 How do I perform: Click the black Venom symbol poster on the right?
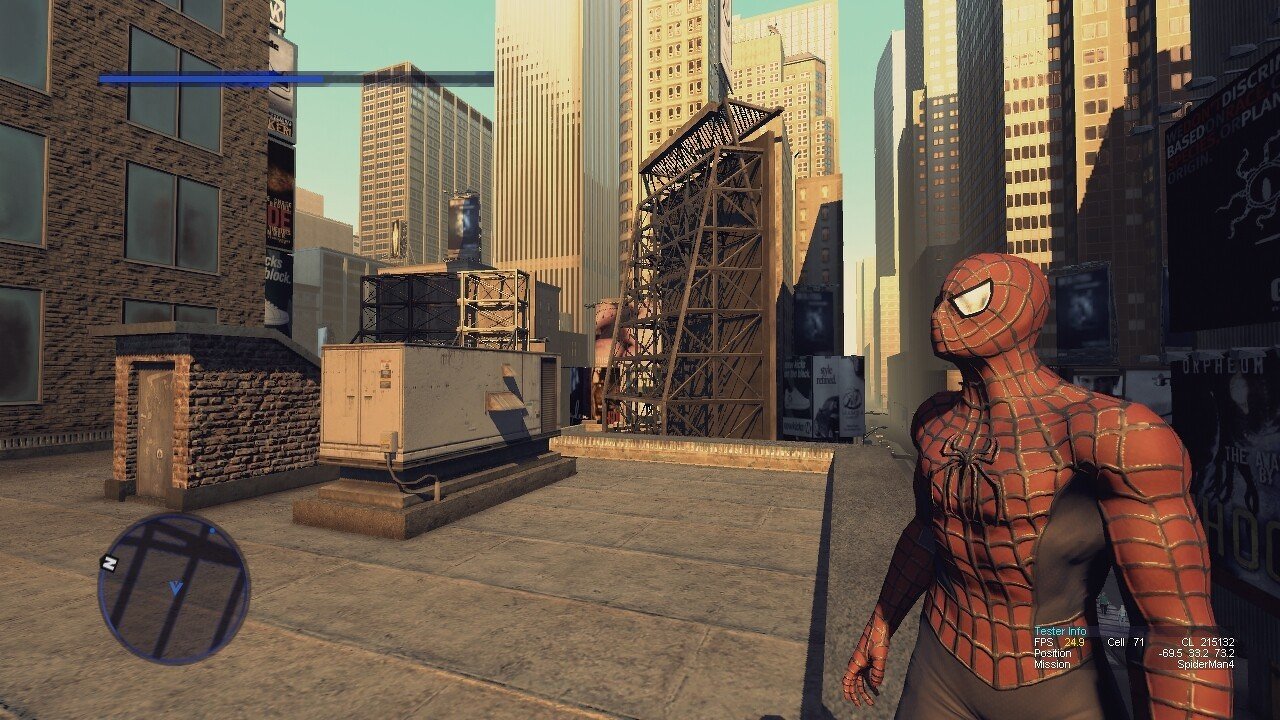[1248, 195]
